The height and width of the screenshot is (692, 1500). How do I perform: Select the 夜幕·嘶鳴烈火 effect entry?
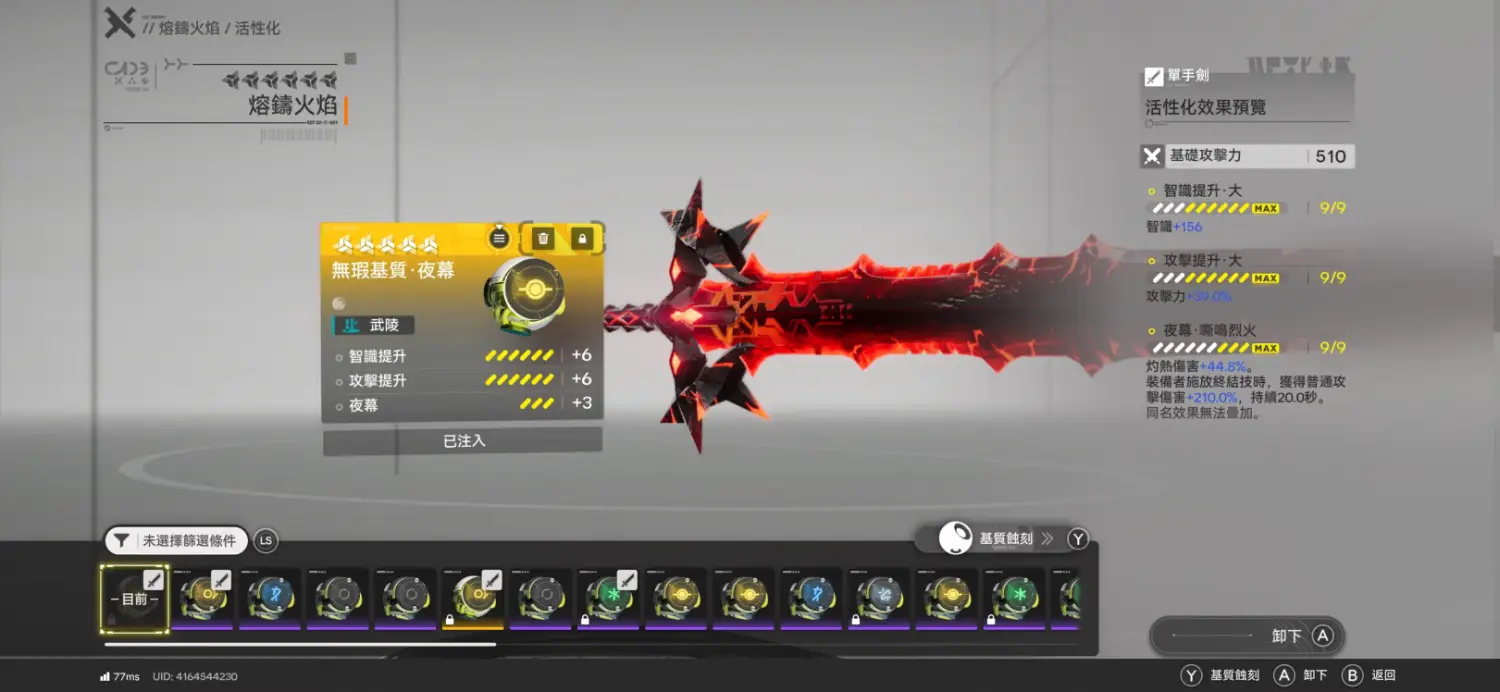tap(1208, 330)
